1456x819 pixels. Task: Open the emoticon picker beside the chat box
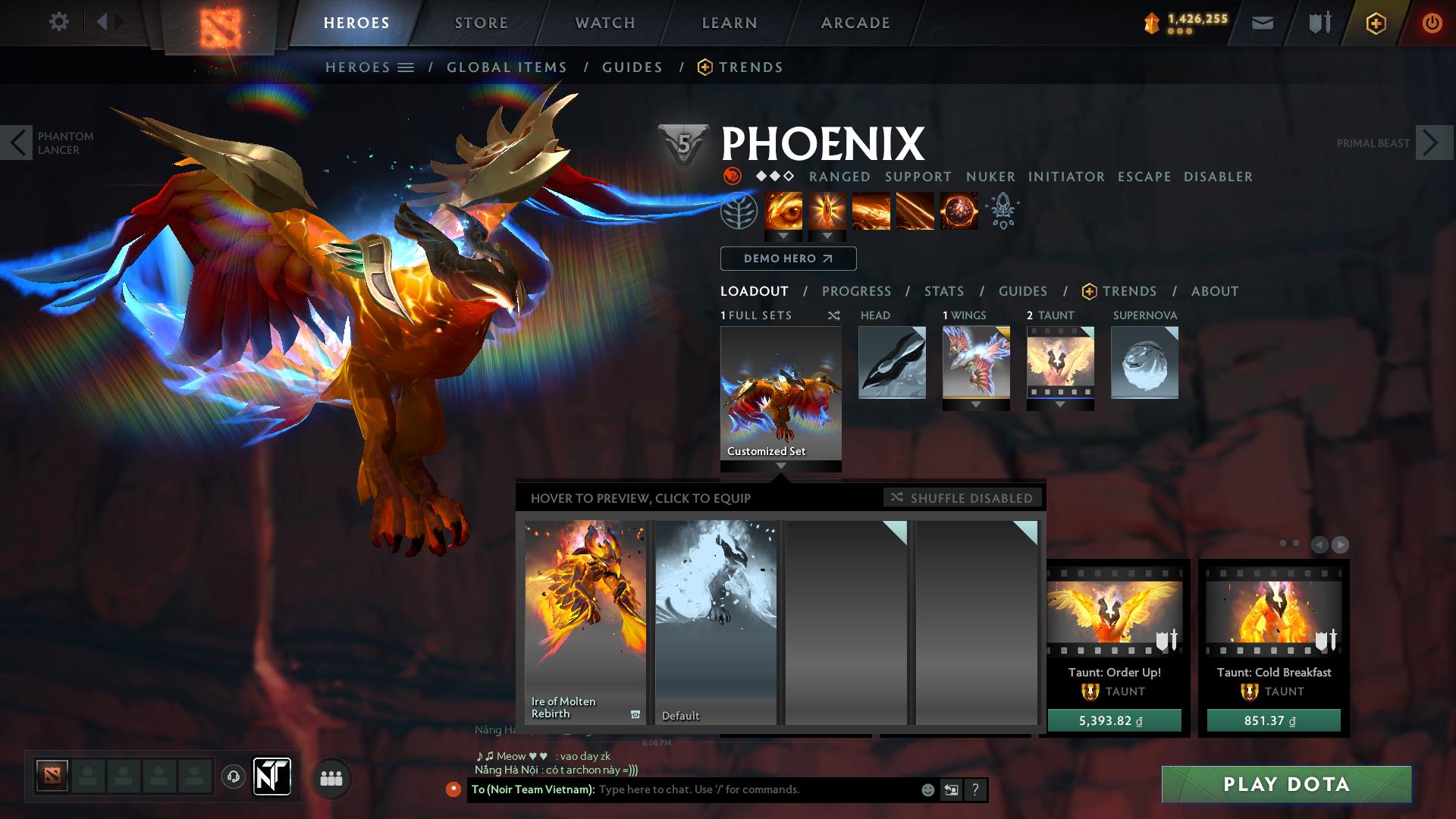[x=927, y=789]
